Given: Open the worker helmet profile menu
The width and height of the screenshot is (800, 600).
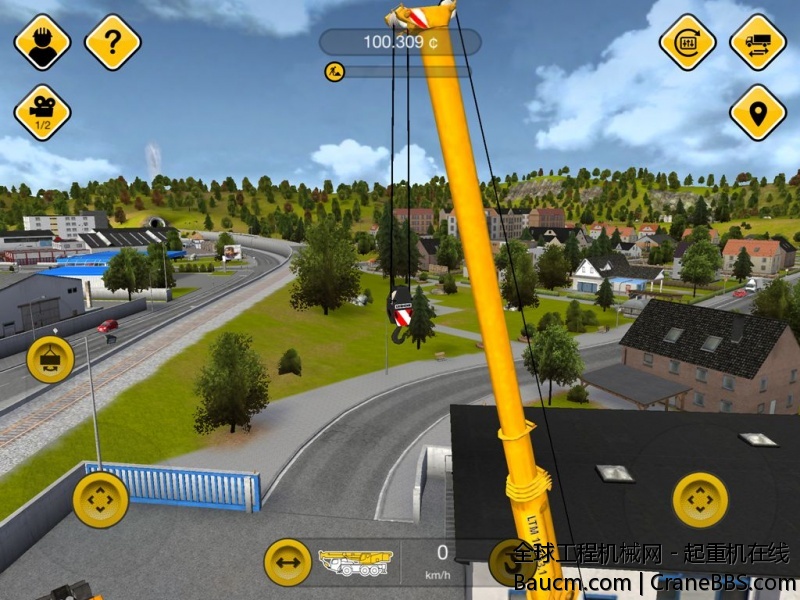Looking at the screenshot, I should [x=42, y=42].
